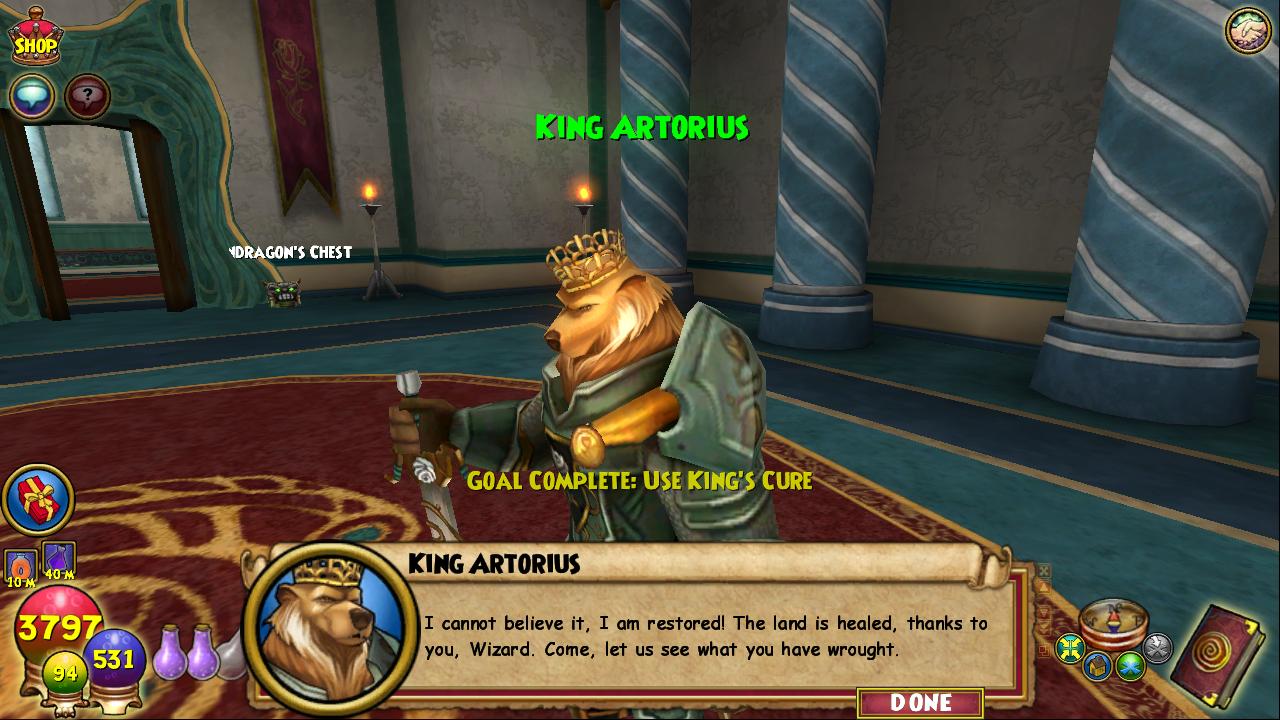Image resolution: width=1280 pixels, height=720 pixels.
Task: Click the orange elixir timer icon
Action: [21, 565]
